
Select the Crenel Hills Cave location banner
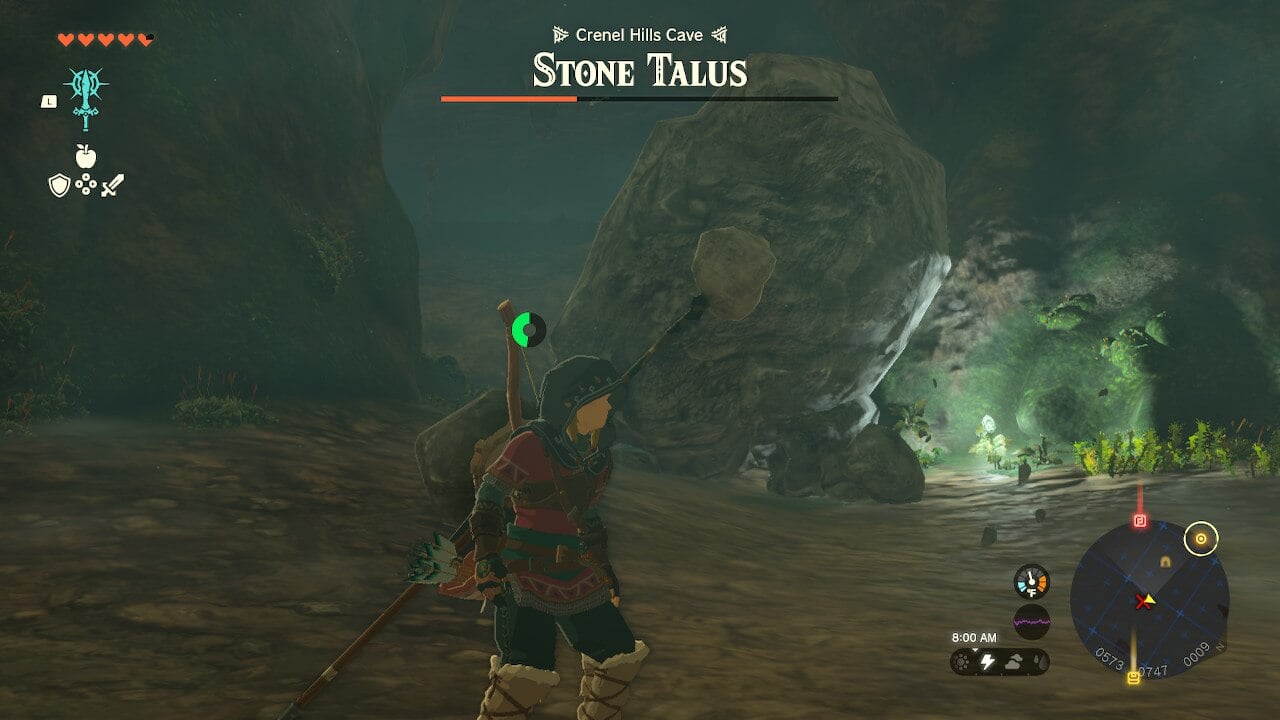point(637,33)
